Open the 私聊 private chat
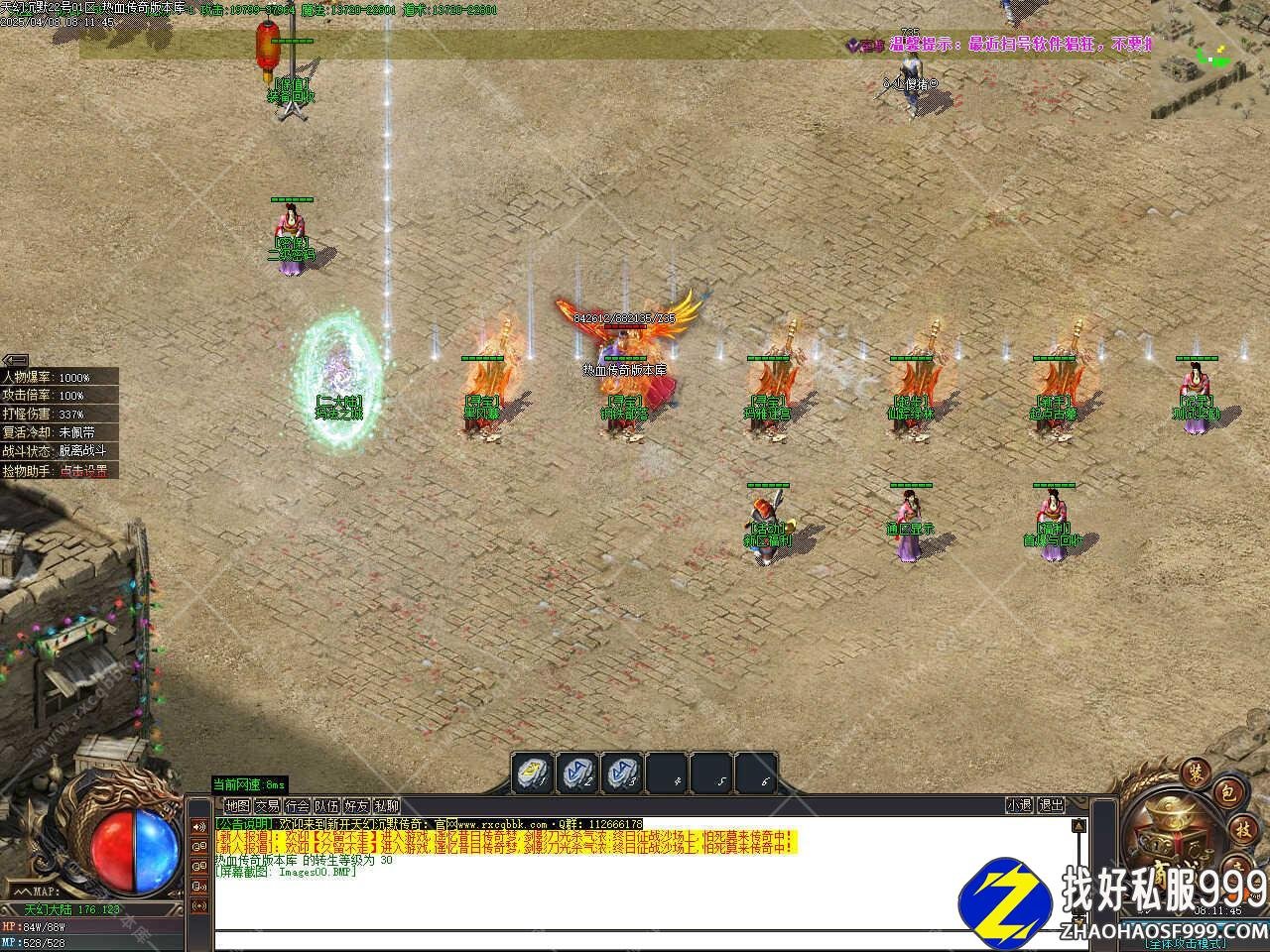Image resolution: width=1270 pixels, height=952 pixels. 386,806
